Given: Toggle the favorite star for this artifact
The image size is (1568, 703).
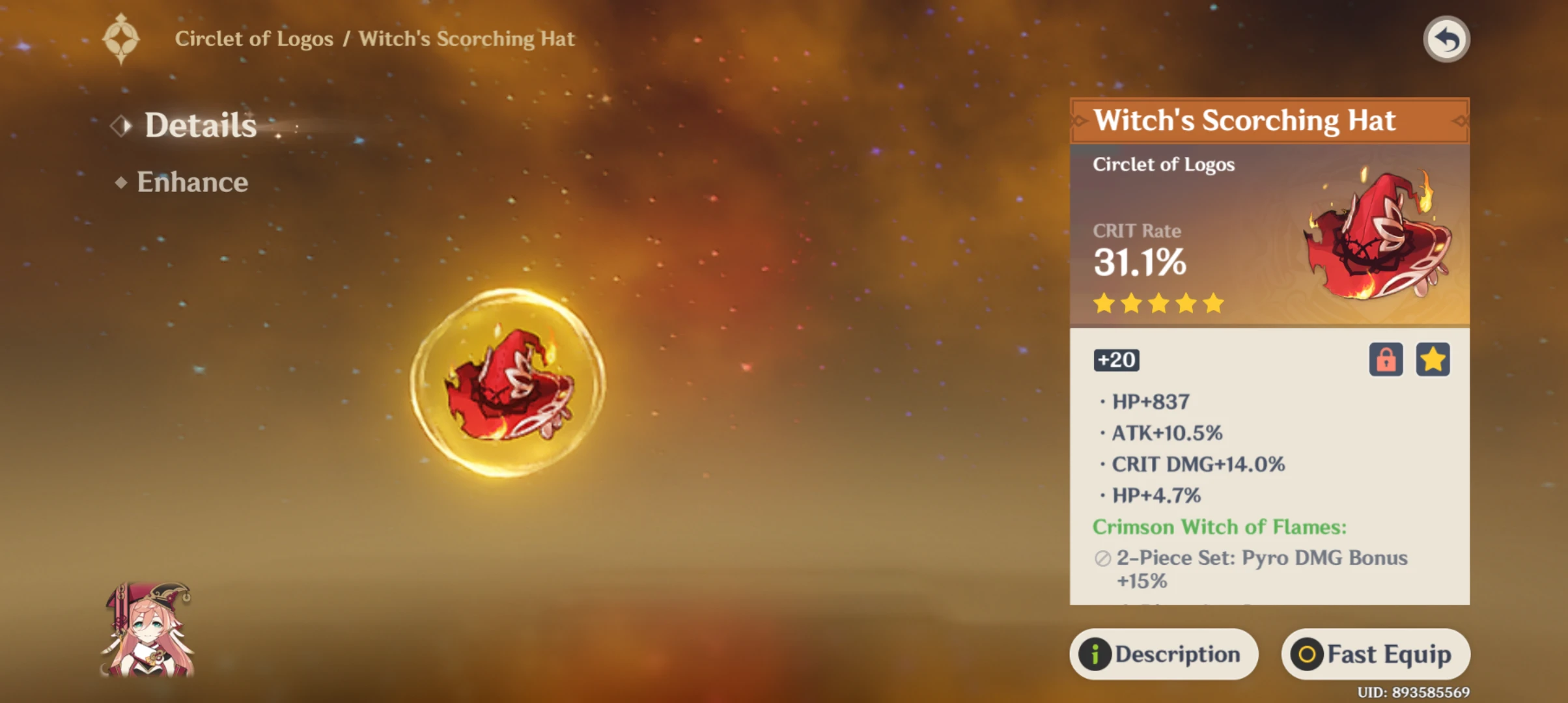Looking at the screenshot, I should click(1433, 360).
